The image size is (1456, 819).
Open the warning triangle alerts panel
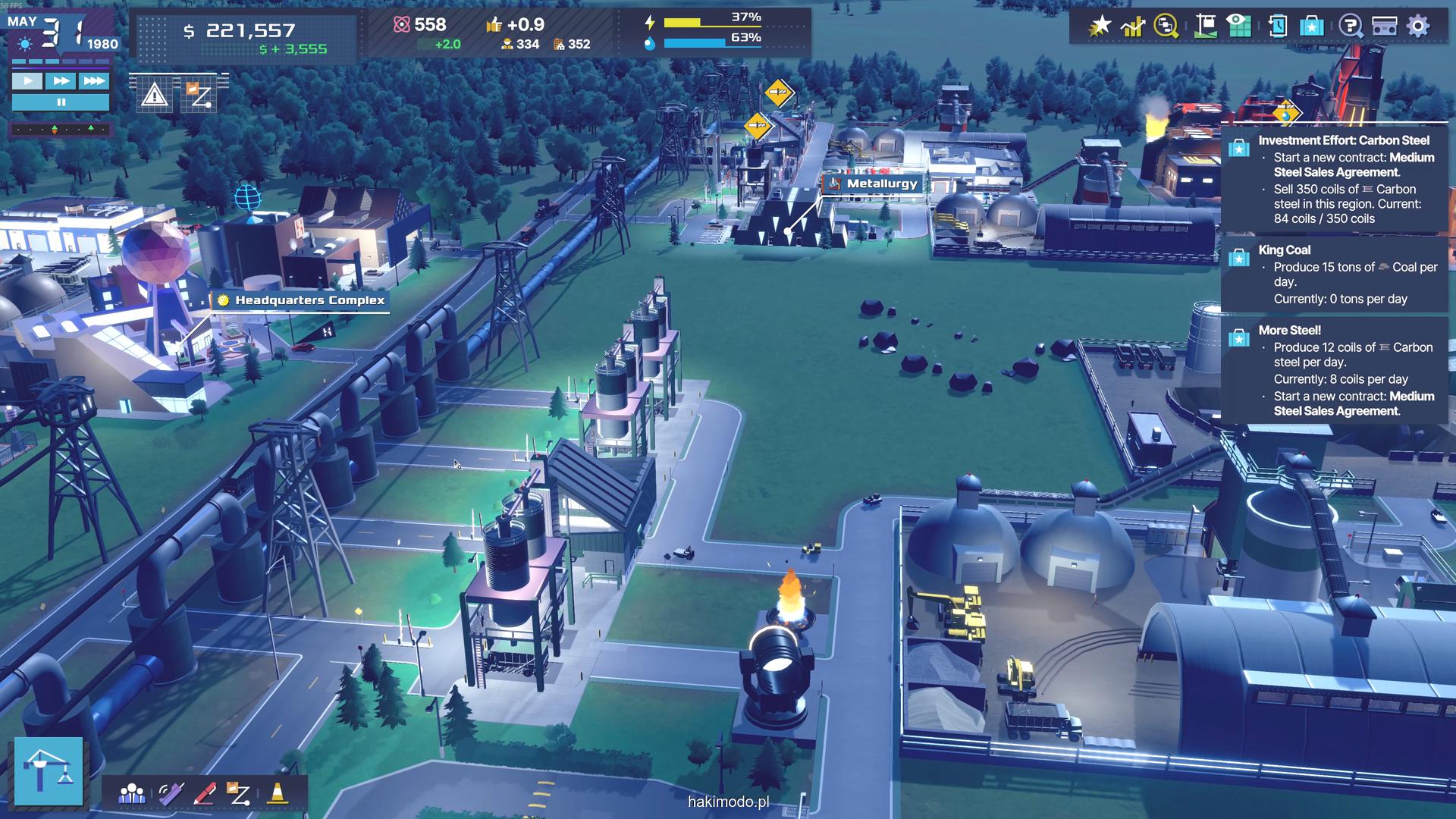[x=155, y=96]
